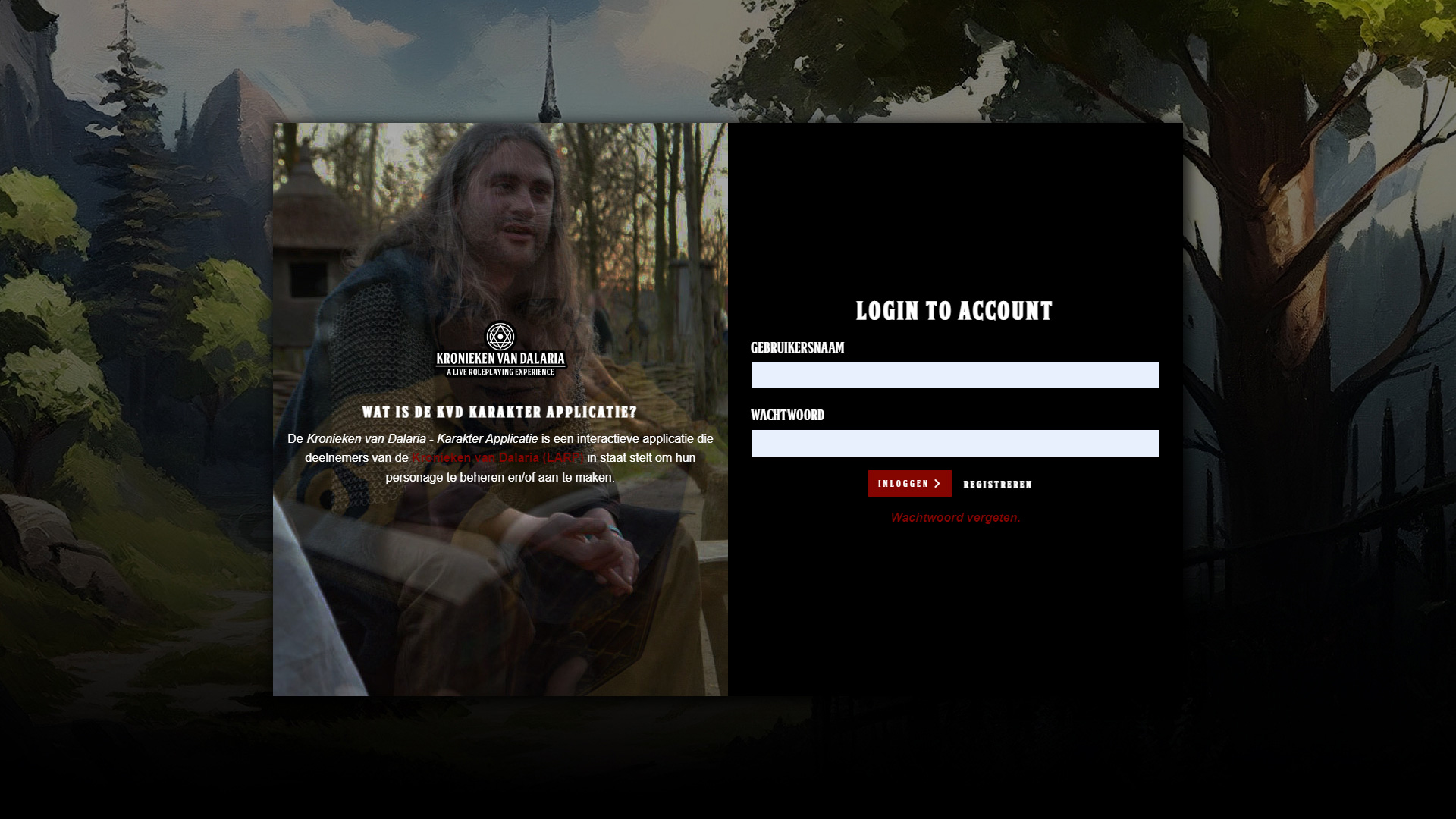Follow the Wachtwoord vergeten link
The height and width of the screenshot is (819, 1456).
tap(955, 518)
